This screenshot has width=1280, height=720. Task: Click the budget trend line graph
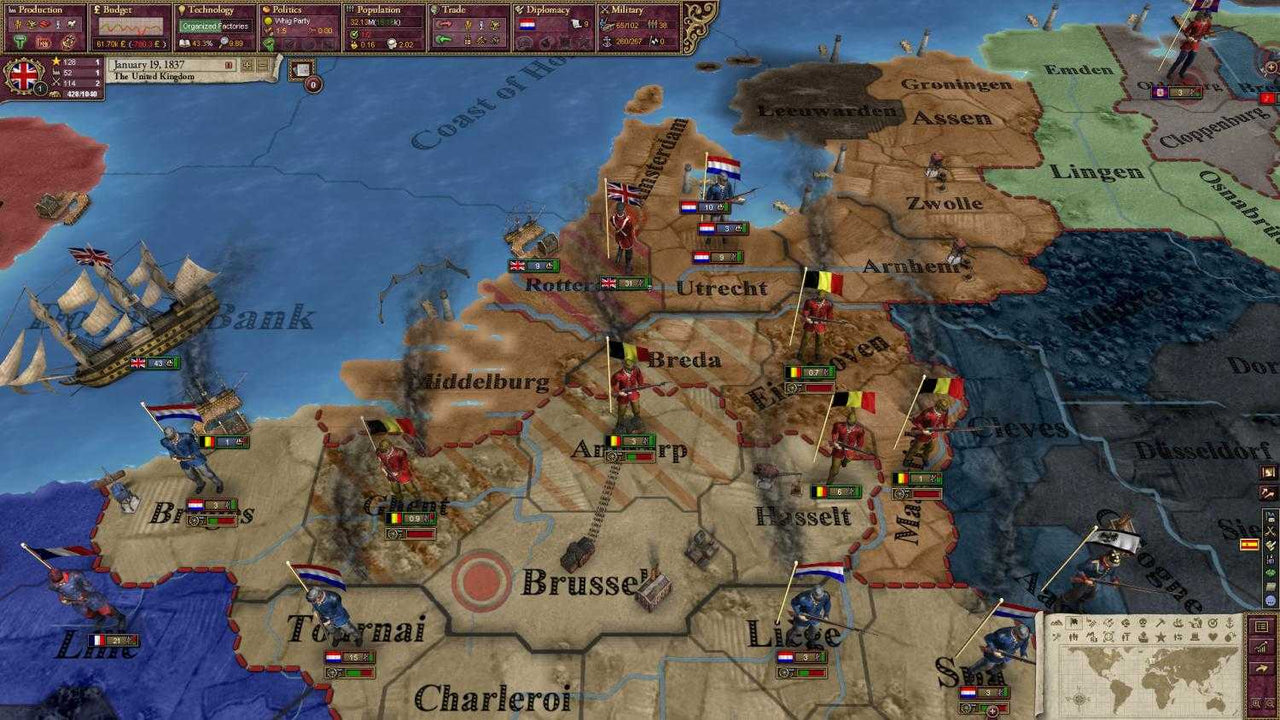coord(130,26)
